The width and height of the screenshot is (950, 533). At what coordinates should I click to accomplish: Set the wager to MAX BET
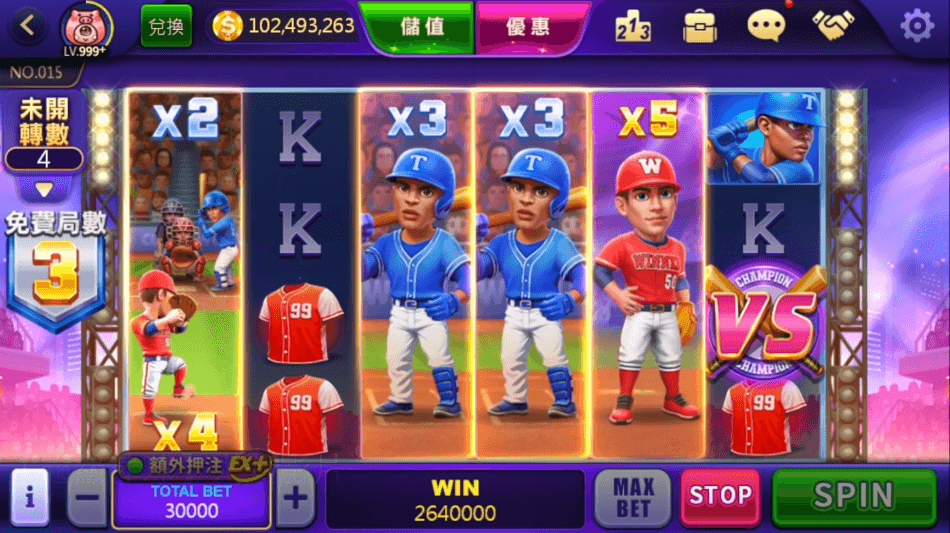click(634, 497)
